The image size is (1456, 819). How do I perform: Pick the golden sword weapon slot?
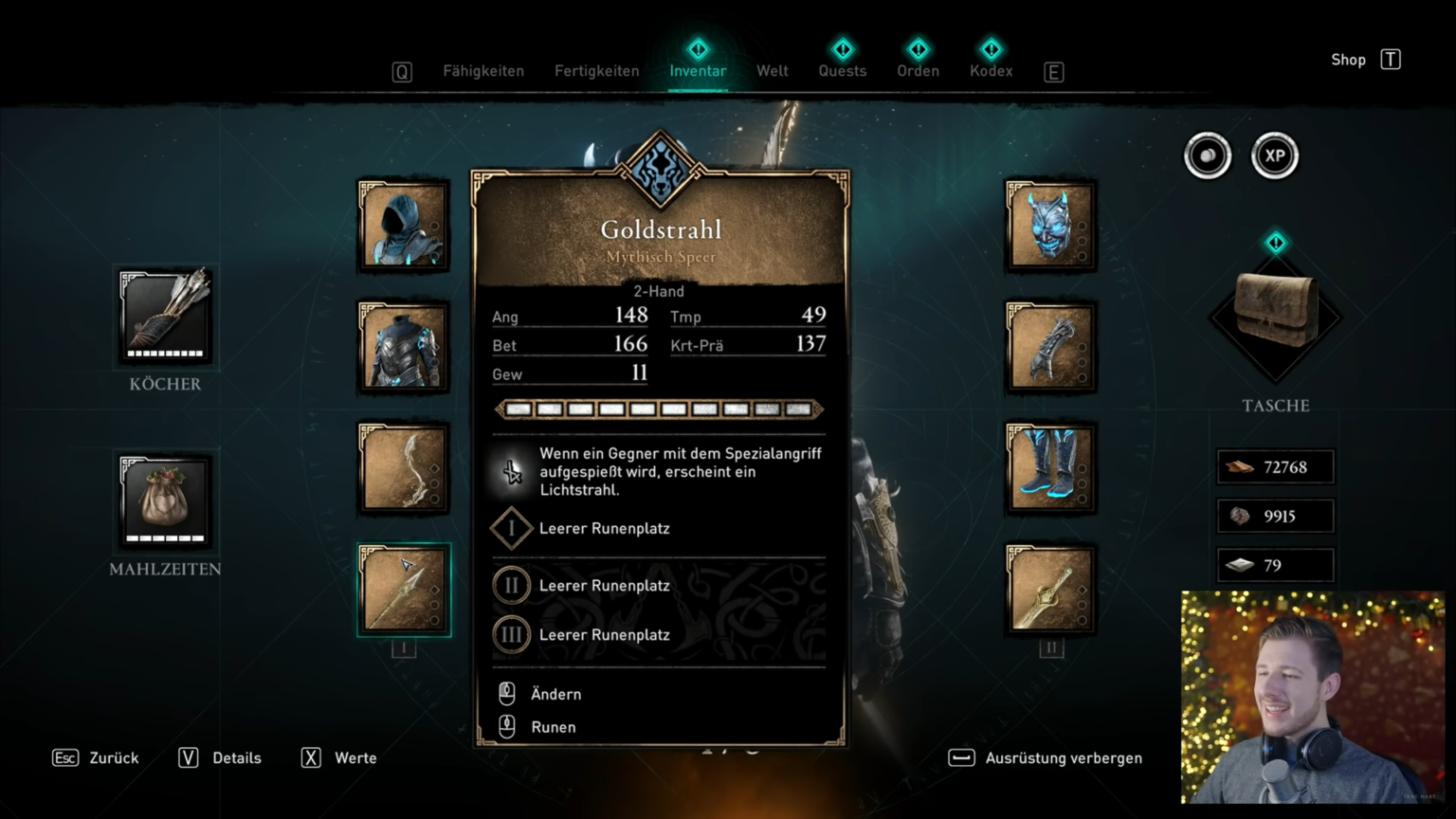[1050, 590]
